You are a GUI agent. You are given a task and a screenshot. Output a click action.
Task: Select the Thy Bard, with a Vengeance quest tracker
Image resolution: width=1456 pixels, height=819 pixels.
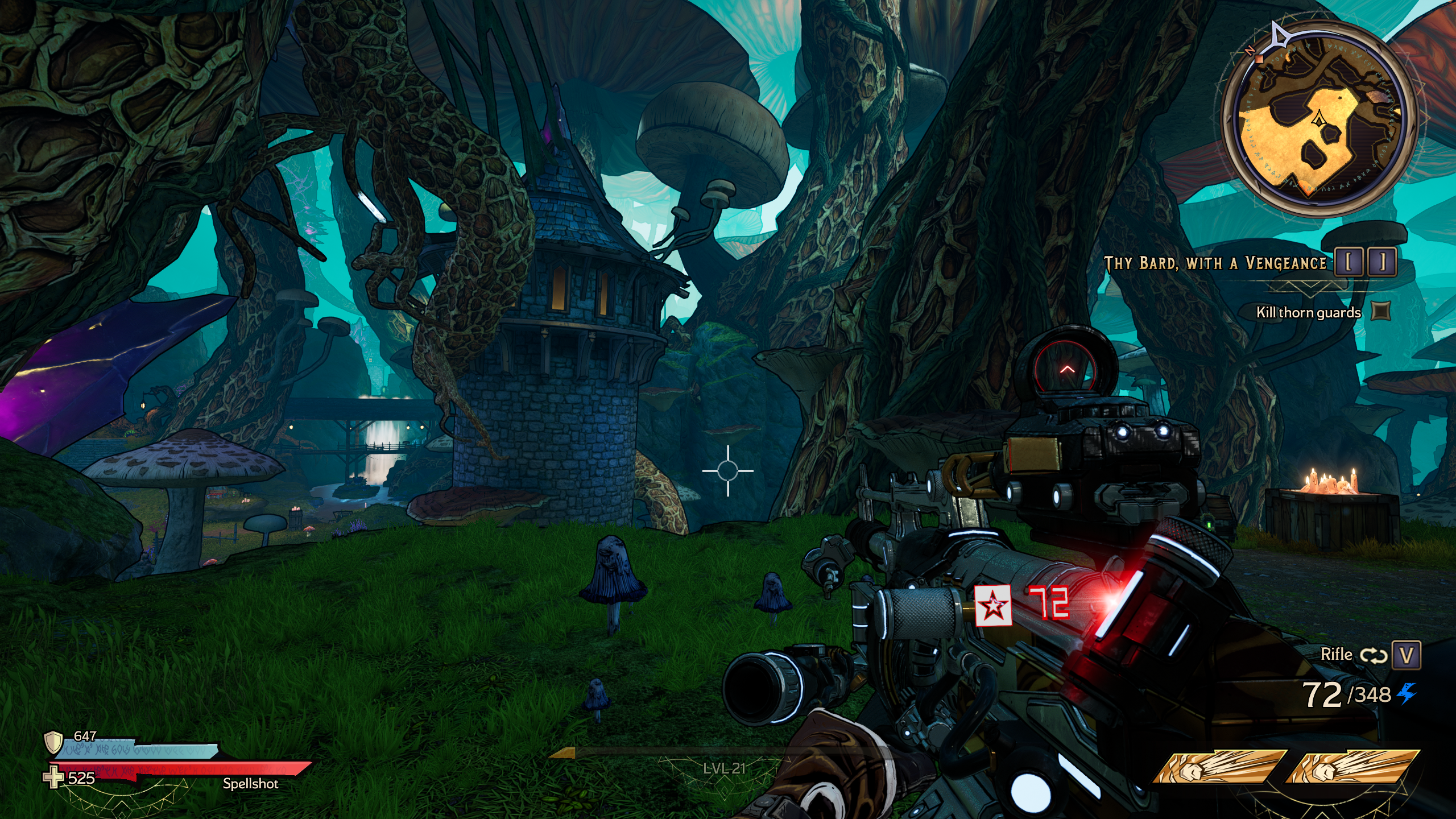click(x=1215, y=263)
